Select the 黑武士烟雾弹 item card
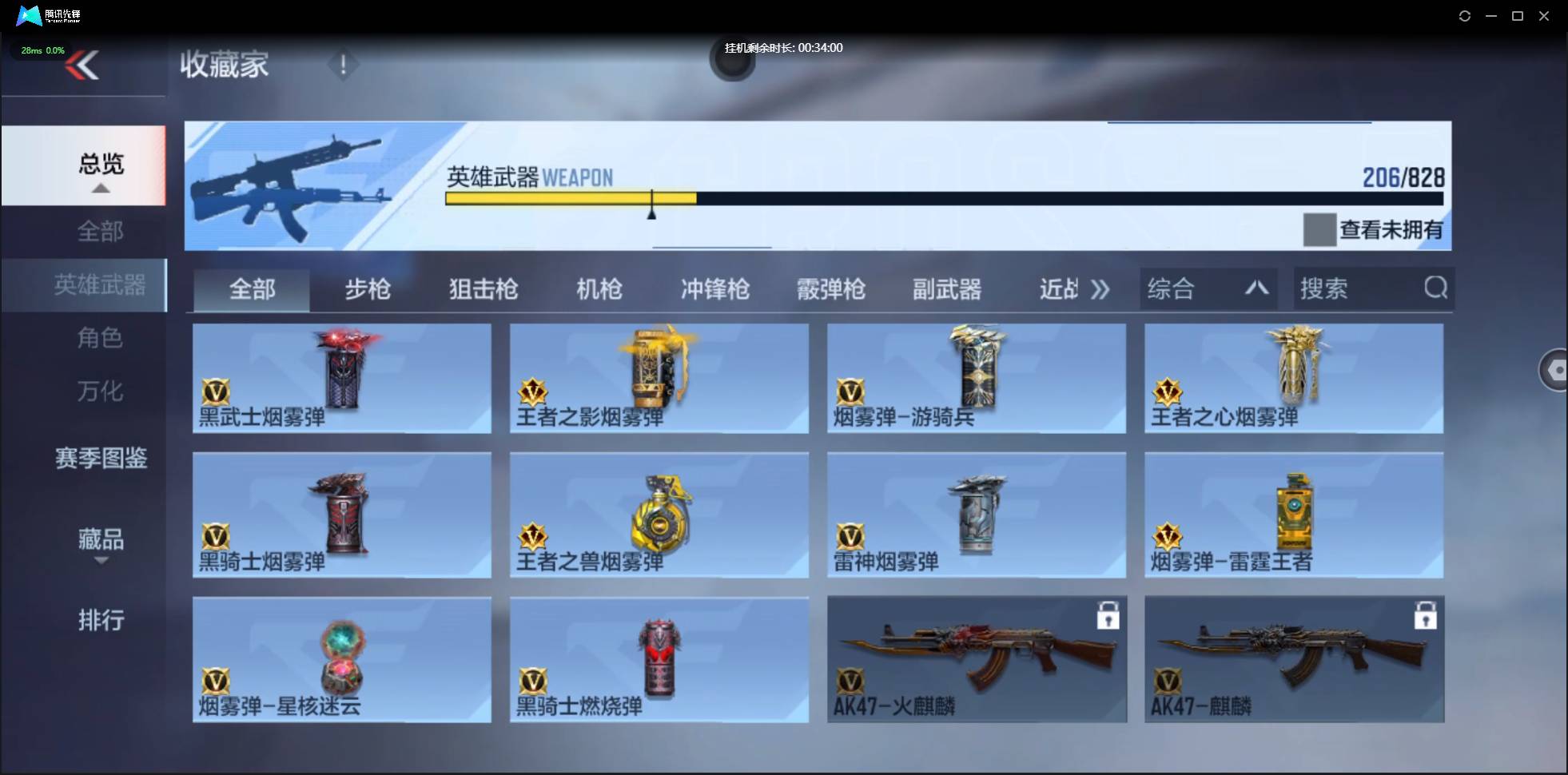Screen dimensions: 1568x775 tap(342, 379)
